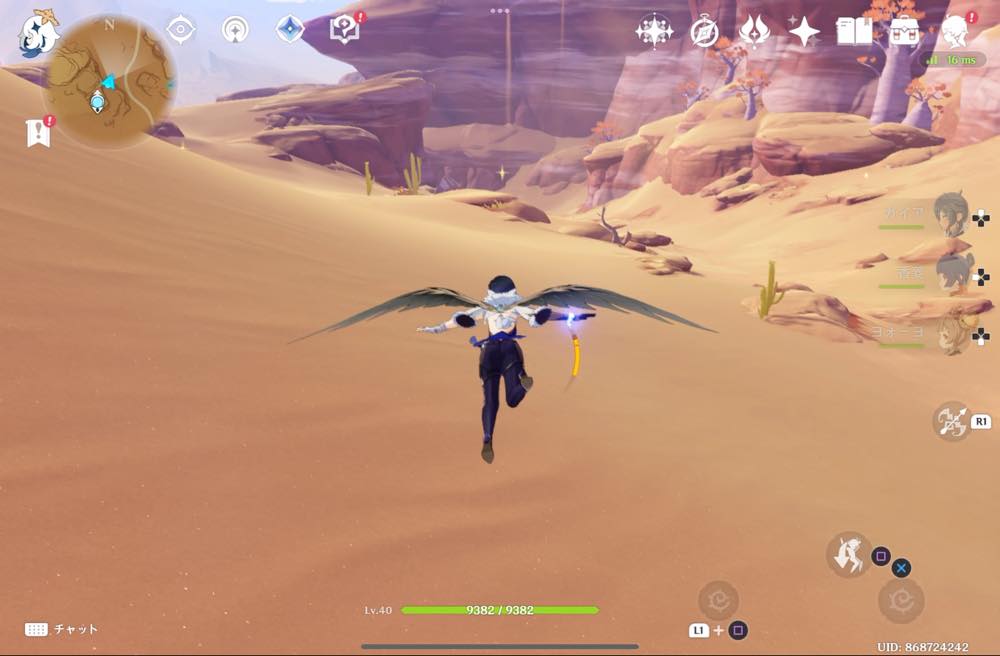Open the compass Events icon
The width and height of the screenshot is (1000, 656).
pyautogui.click(x=704, y=31)
